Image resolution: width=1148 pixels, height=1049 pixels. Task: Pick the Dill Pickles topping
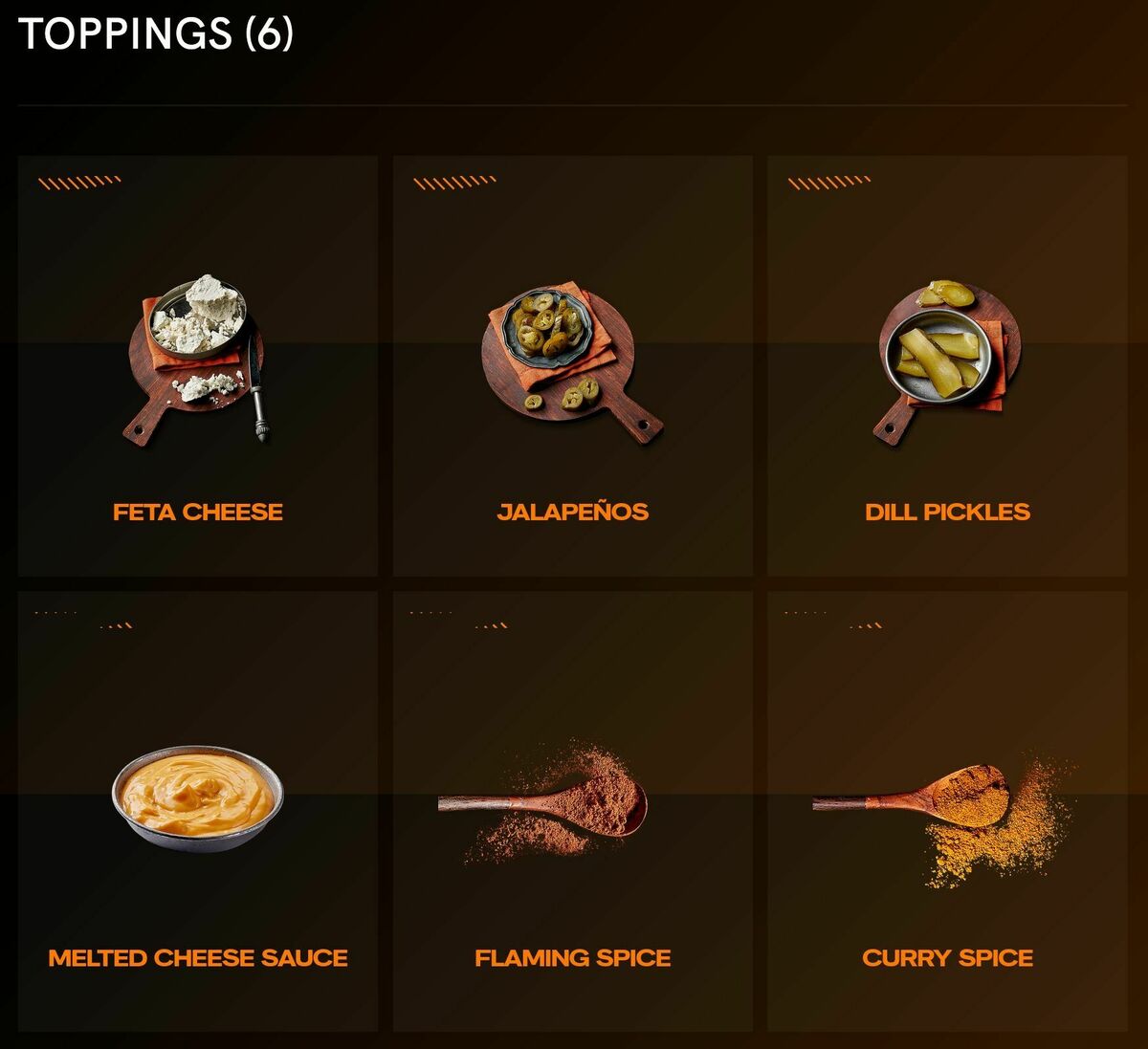click(947, 366)
